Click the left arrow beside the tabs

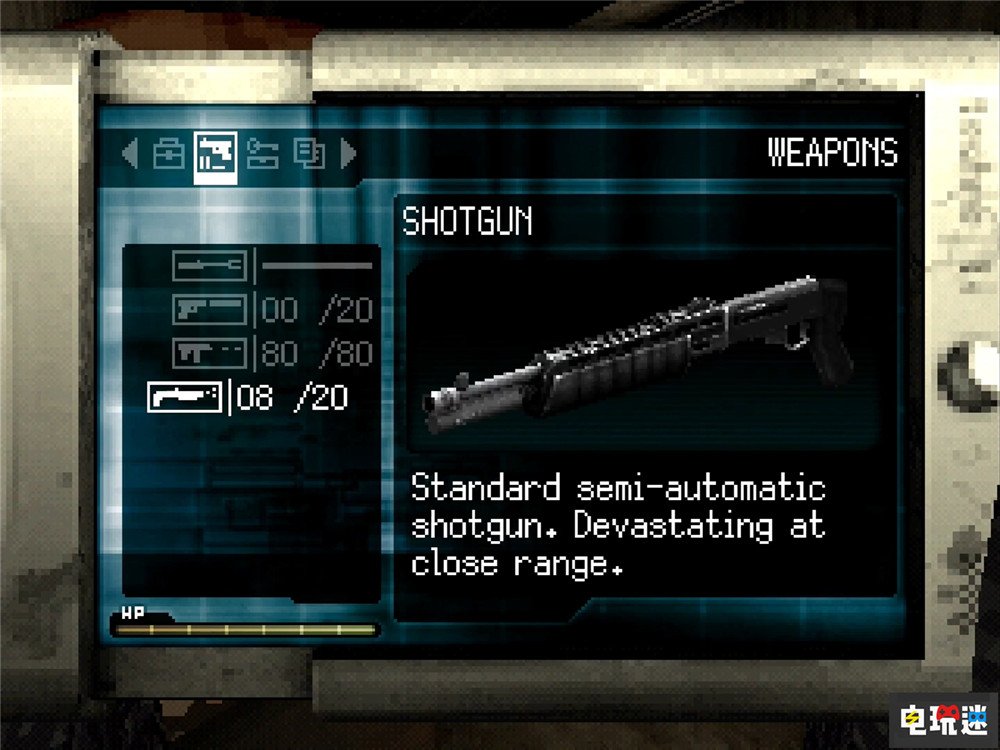pyautogui.click(x=130, y=154)
